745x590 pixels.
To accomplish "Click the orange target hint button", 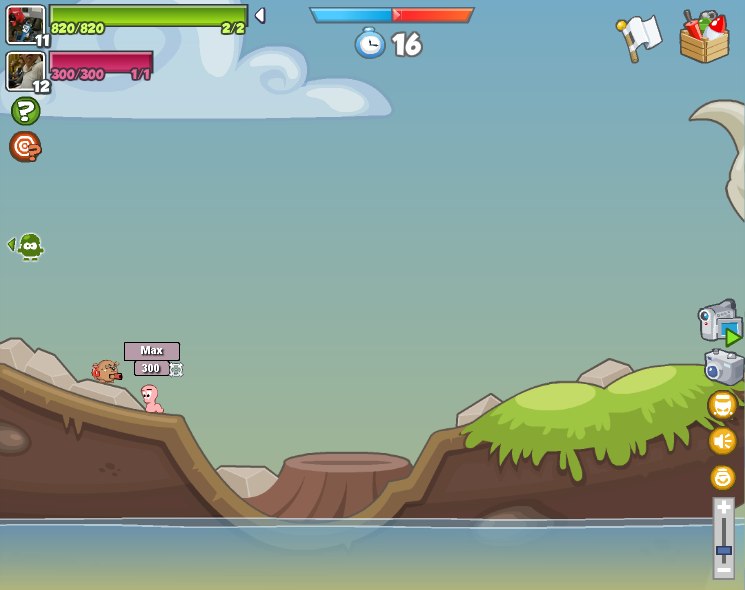I will 25,147.
